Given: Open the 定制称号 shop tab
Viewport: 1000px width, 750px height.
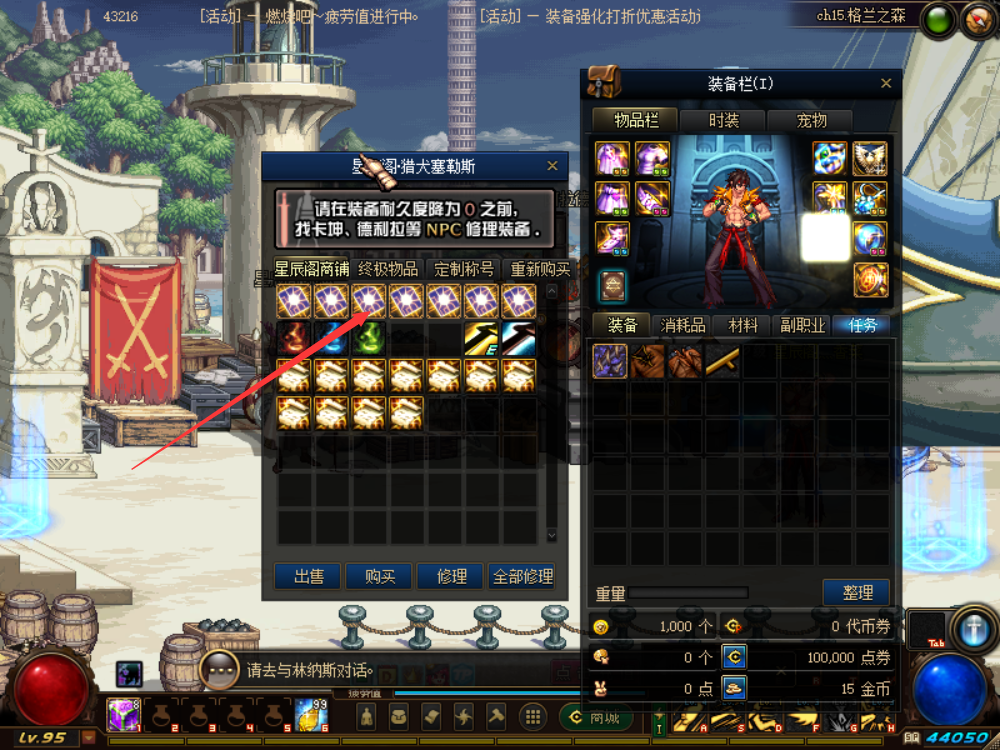Looking at the screenshot, I should (x=464, y=269).
